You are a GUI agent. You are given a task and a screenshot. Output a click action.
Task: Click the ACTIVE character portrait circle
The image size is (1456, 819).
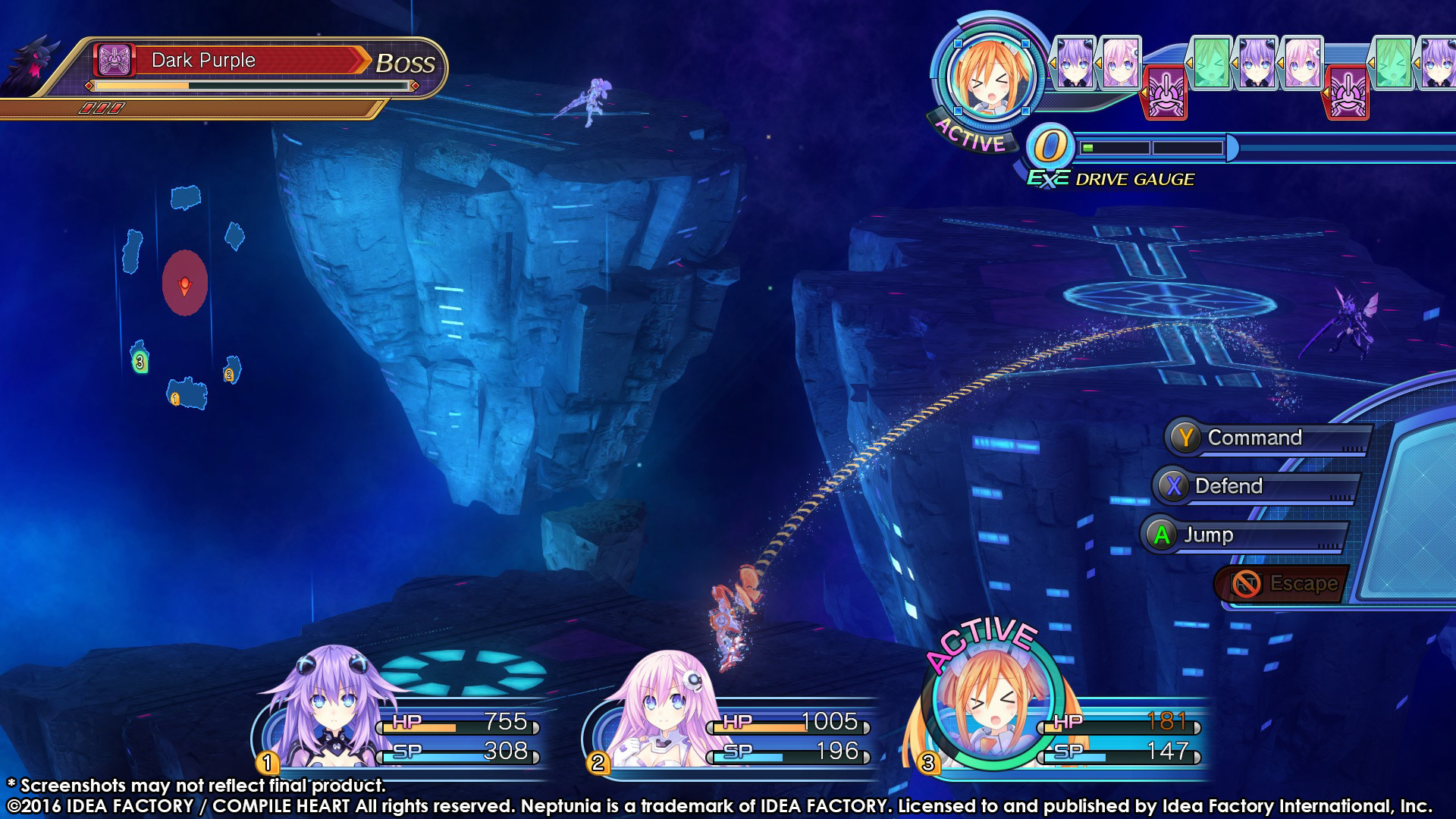pos(993,78)
